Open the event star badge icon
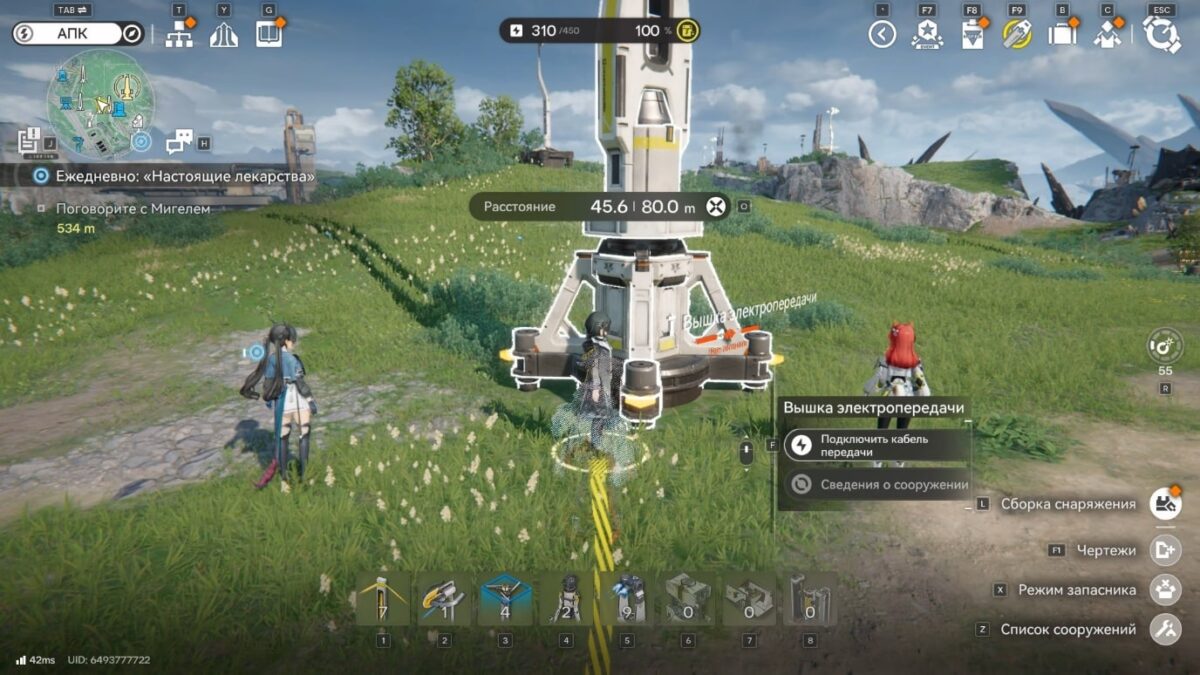1200x675 pixels. (x=927, y=35)
